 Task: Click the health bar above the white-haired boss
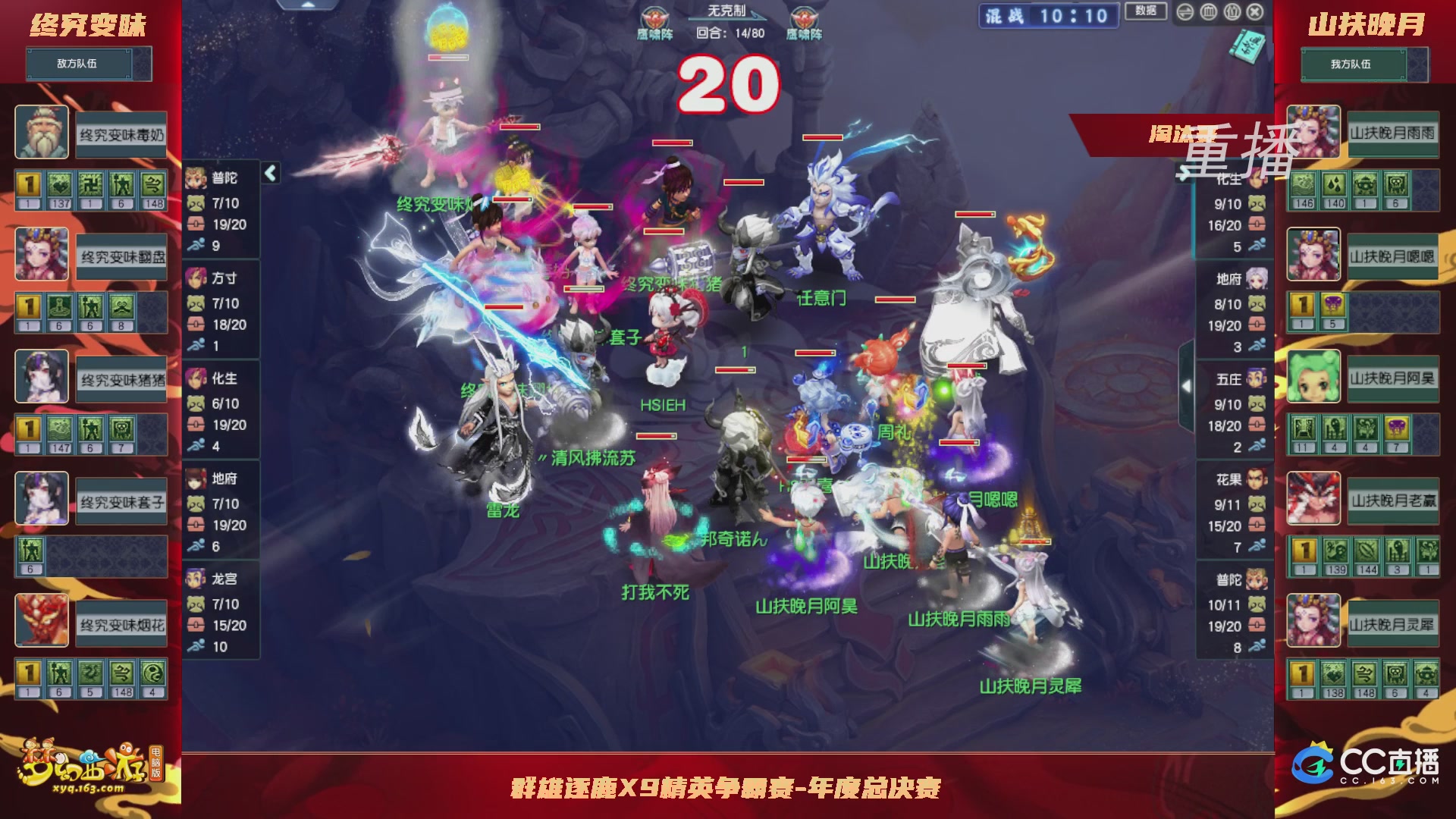[821, 138]
